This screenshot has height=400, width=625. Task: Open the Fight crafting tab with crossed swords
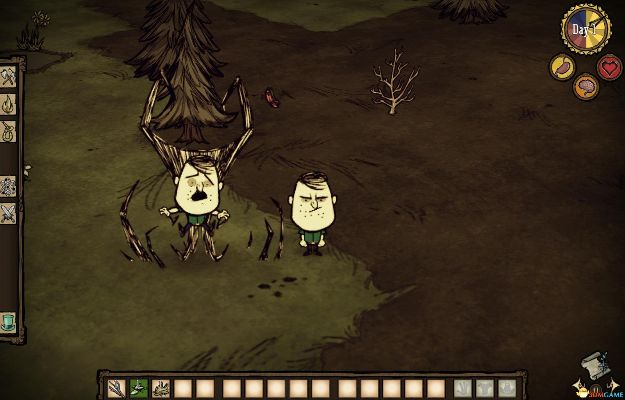click(x=8, y=212)
